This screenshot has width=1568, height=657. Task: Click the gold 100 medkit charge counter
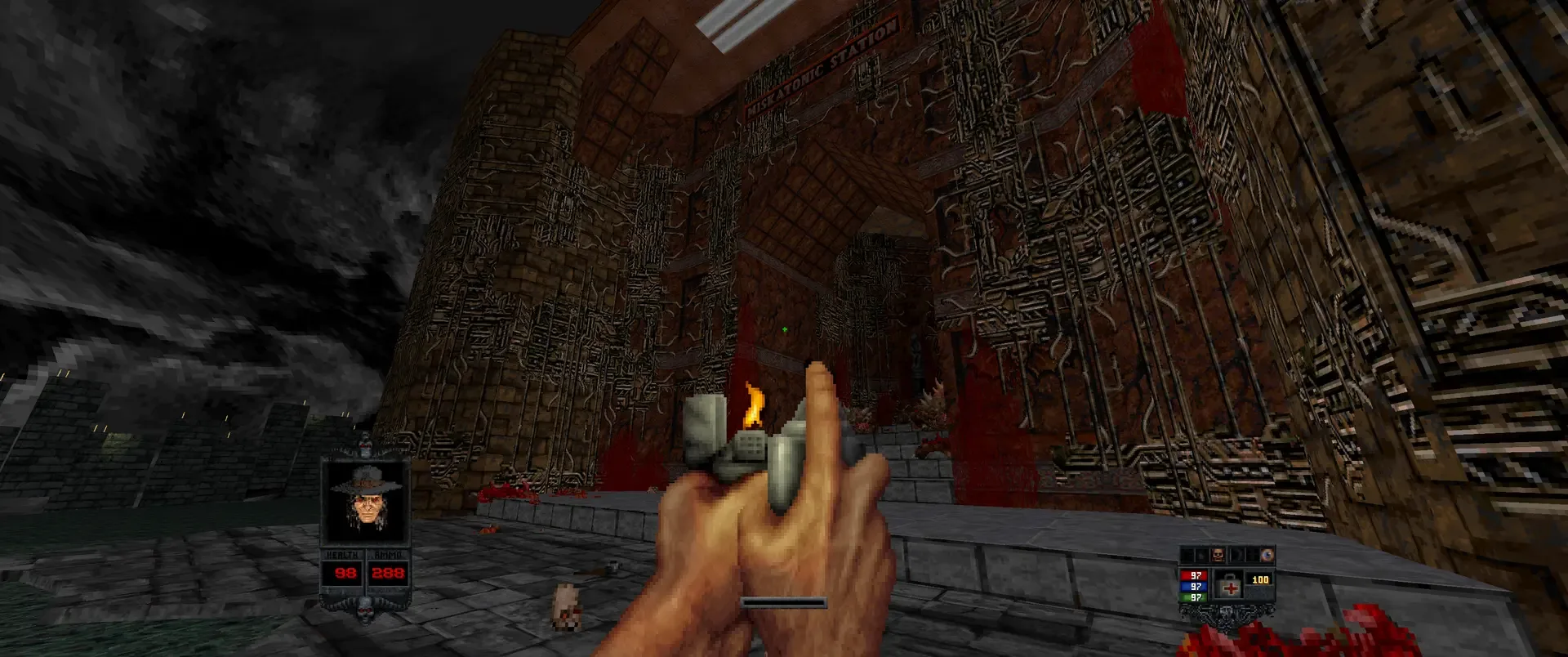[x=1260, y=579]
